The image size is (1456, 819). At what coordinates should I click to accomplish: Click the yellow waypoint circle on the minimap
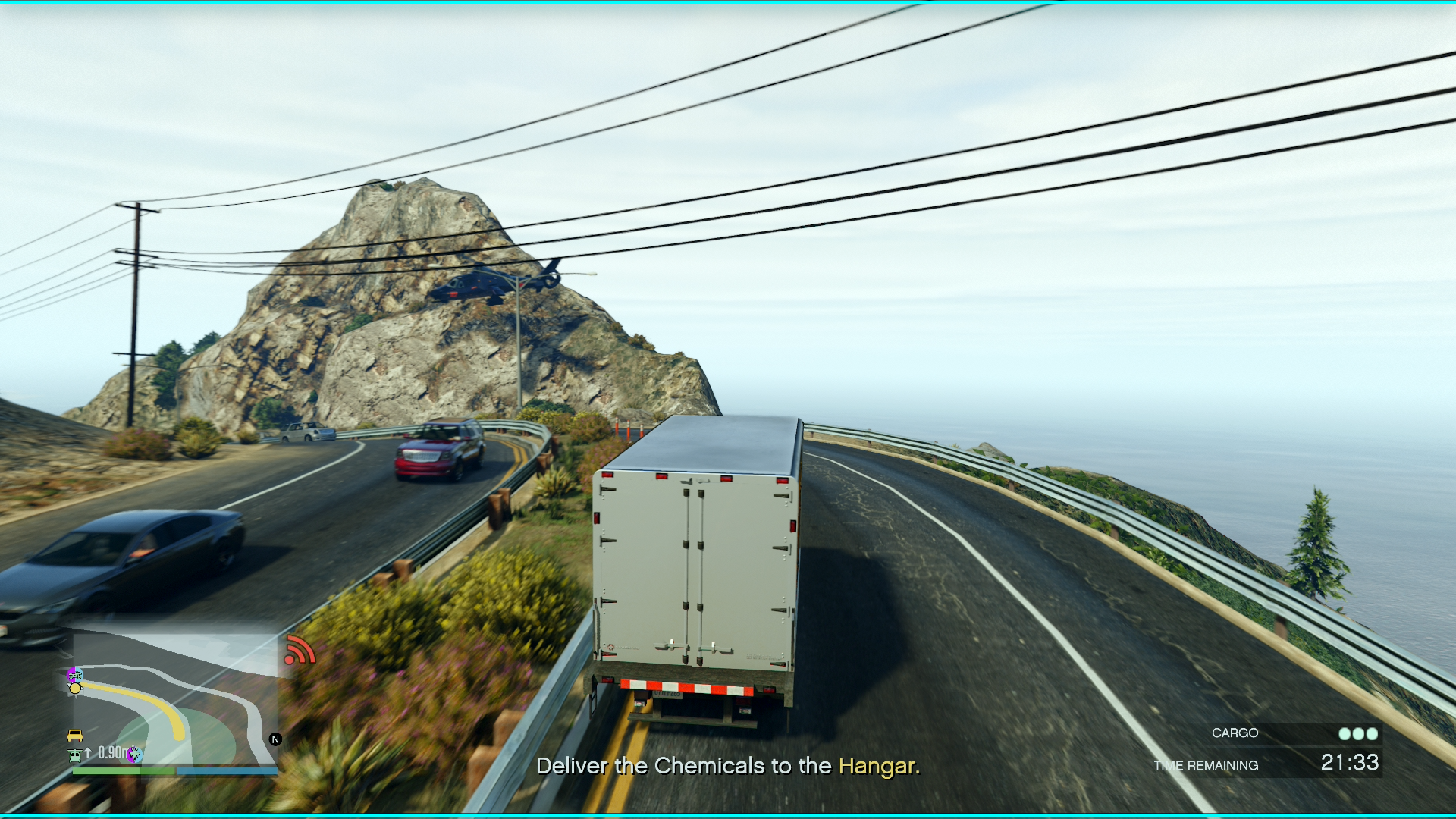(x=74, y=688)
